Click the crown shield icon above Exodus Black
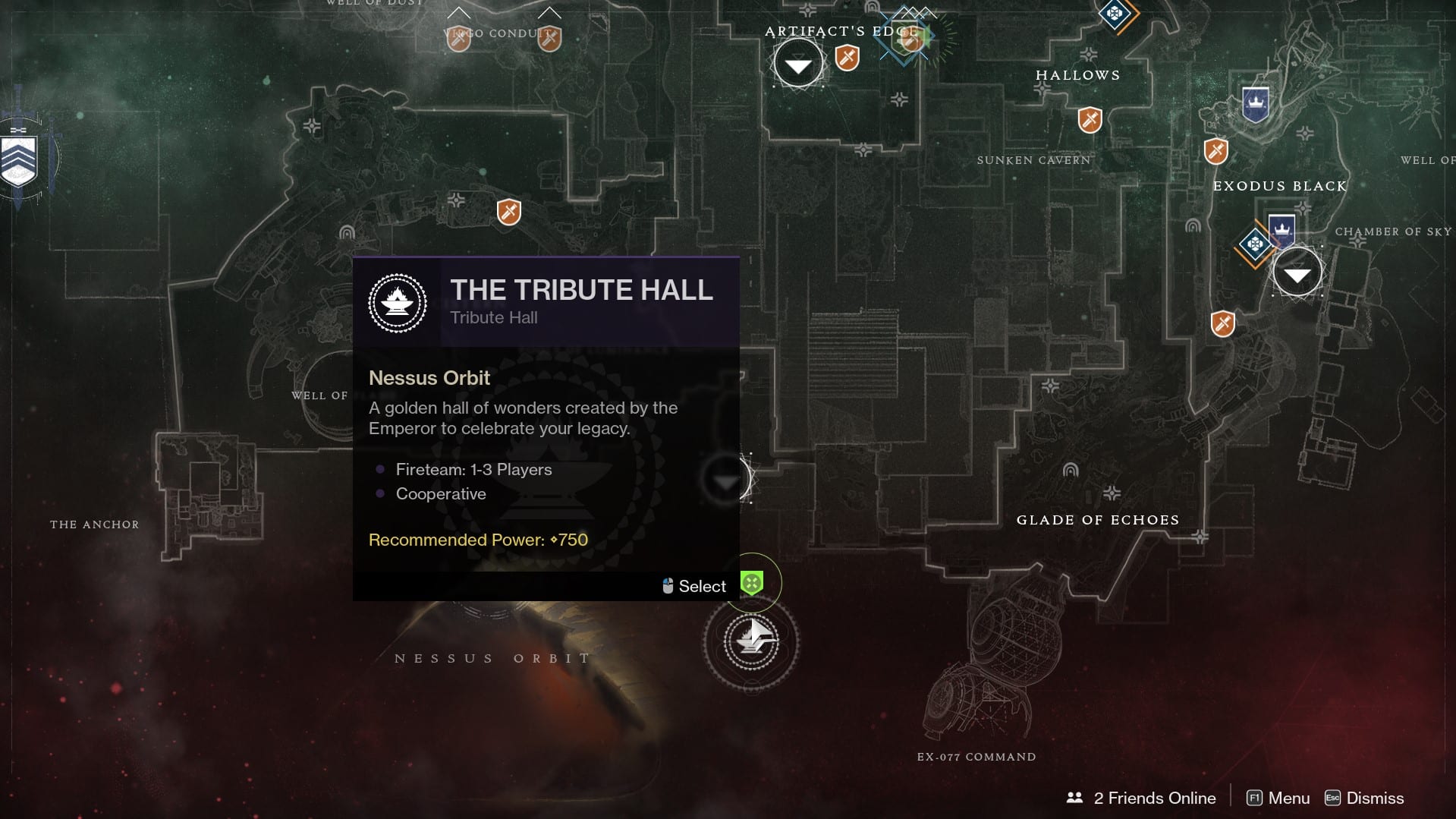This screenshot has height=819, width=1456. [x=1256, y=101]
